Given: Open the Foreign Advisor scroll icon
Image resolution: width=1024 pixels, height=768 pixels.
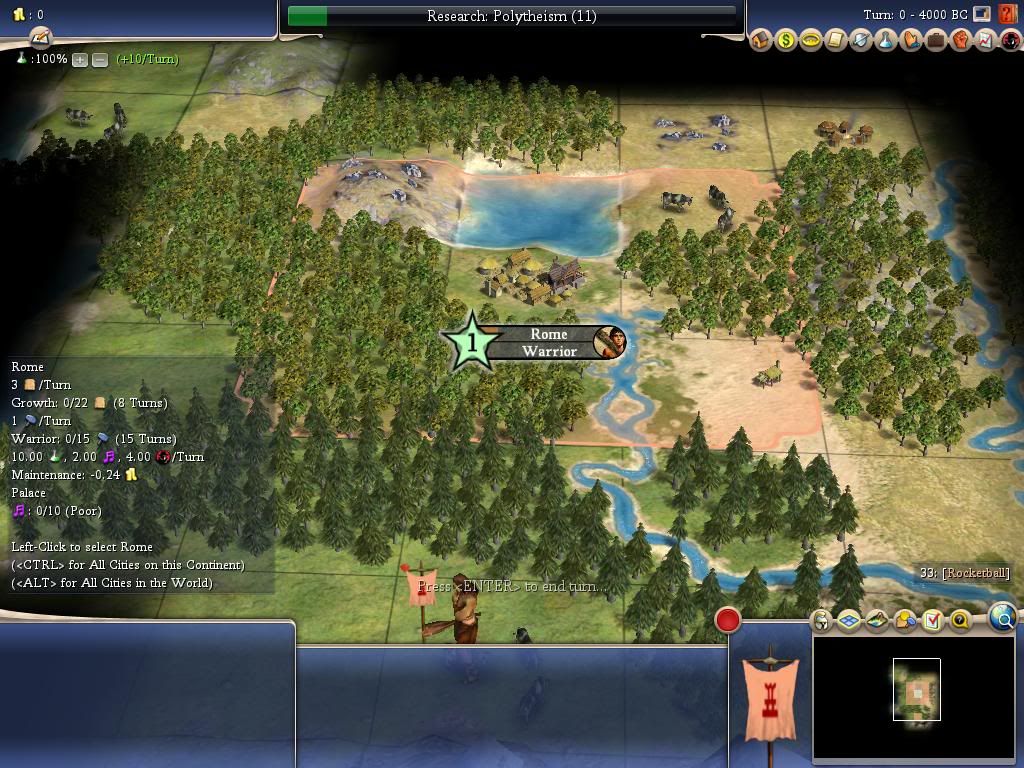Looking at the screenshot, I should [x=836, y=41].
